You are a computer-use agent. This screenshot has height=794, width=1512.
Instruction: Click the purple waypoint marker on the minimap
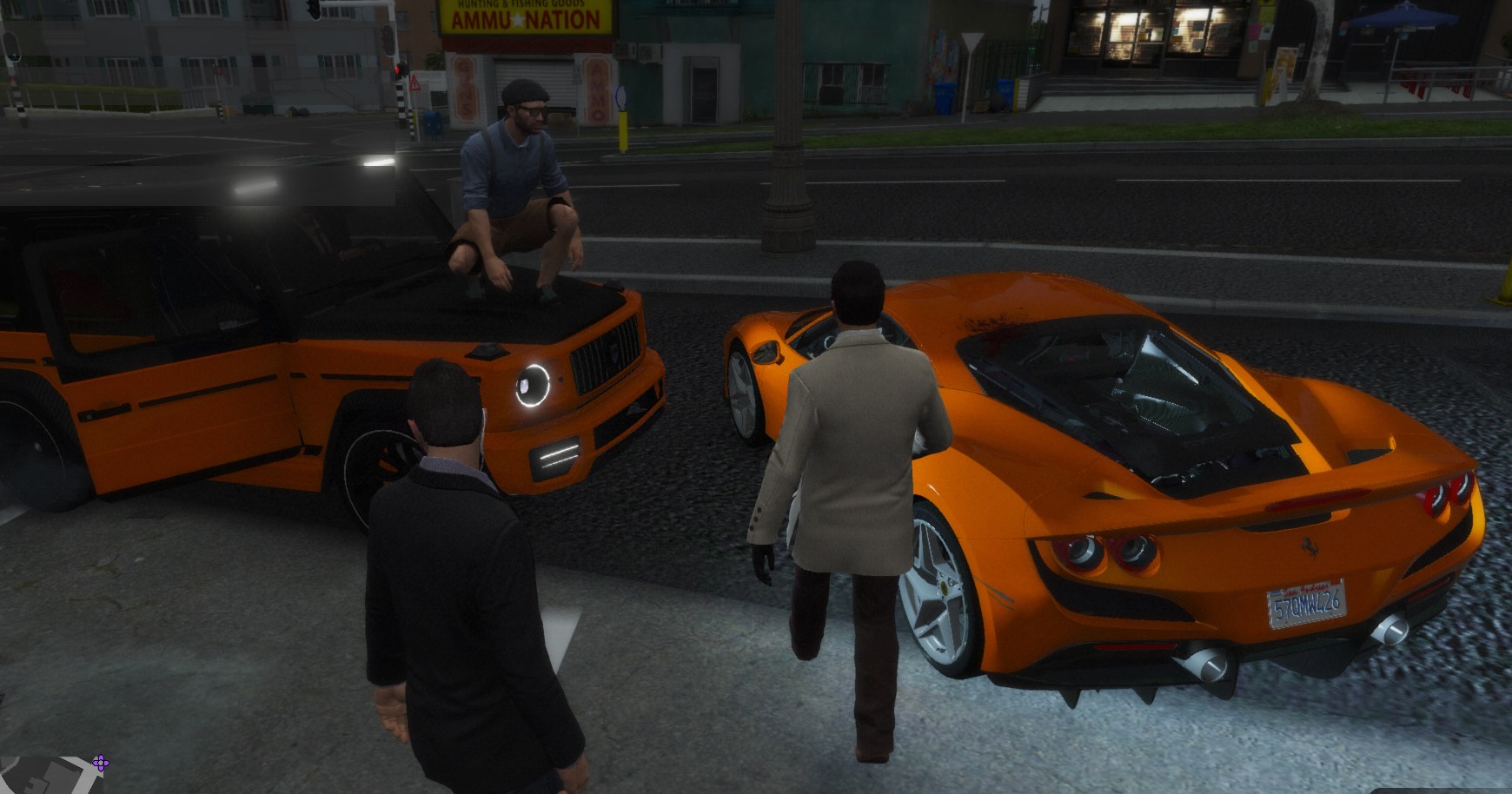(101, 764)
